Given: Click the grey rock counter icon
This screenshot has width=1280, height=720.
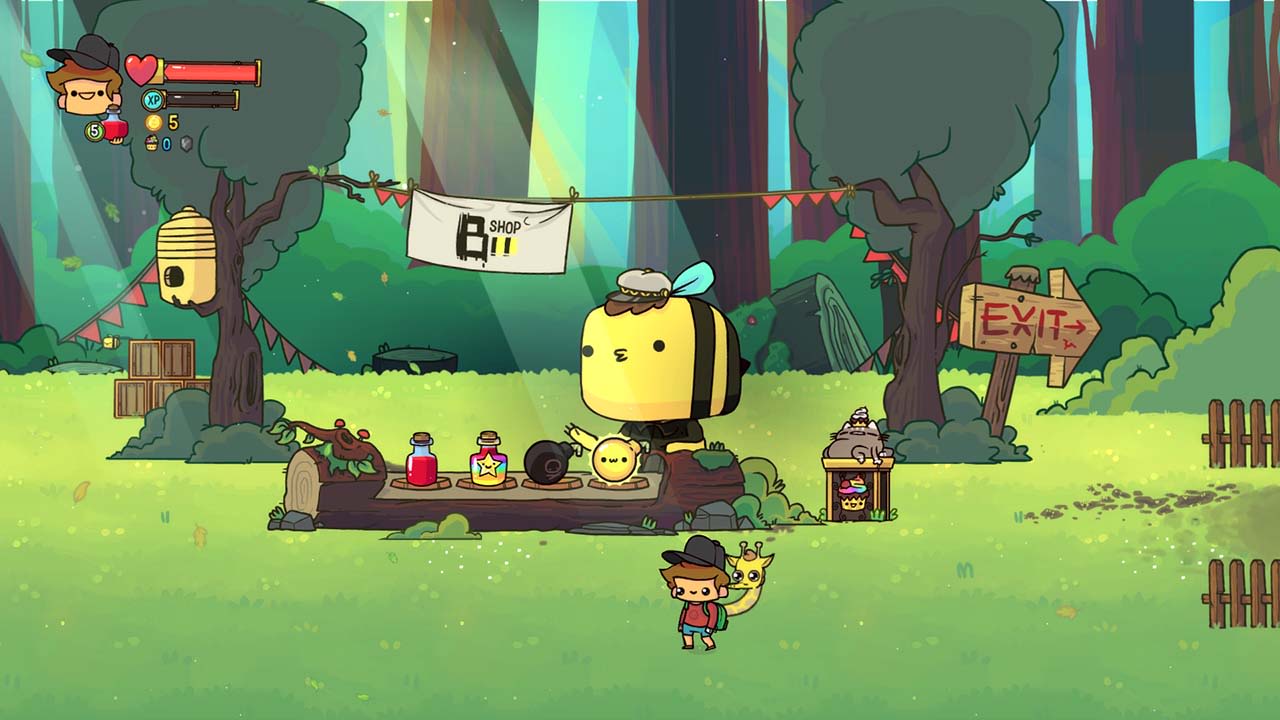Looking at the screenshot, I should pyautogui.click(x=186, y=141).
